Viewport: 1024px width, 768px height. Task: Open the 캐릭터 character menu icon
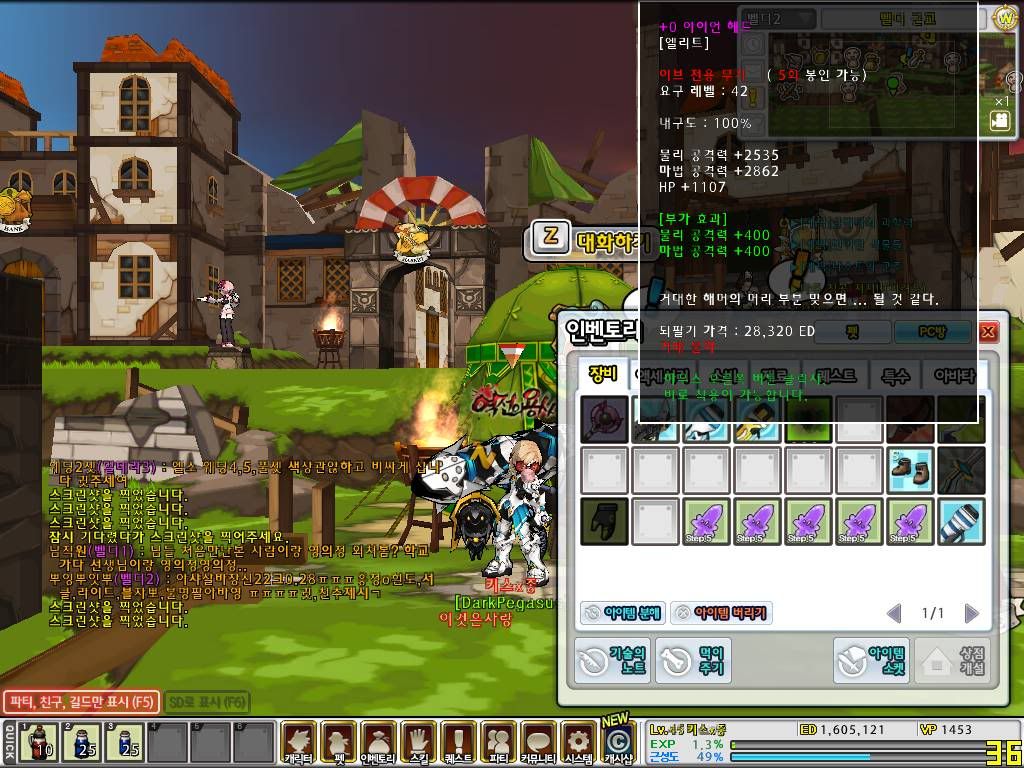297,743
